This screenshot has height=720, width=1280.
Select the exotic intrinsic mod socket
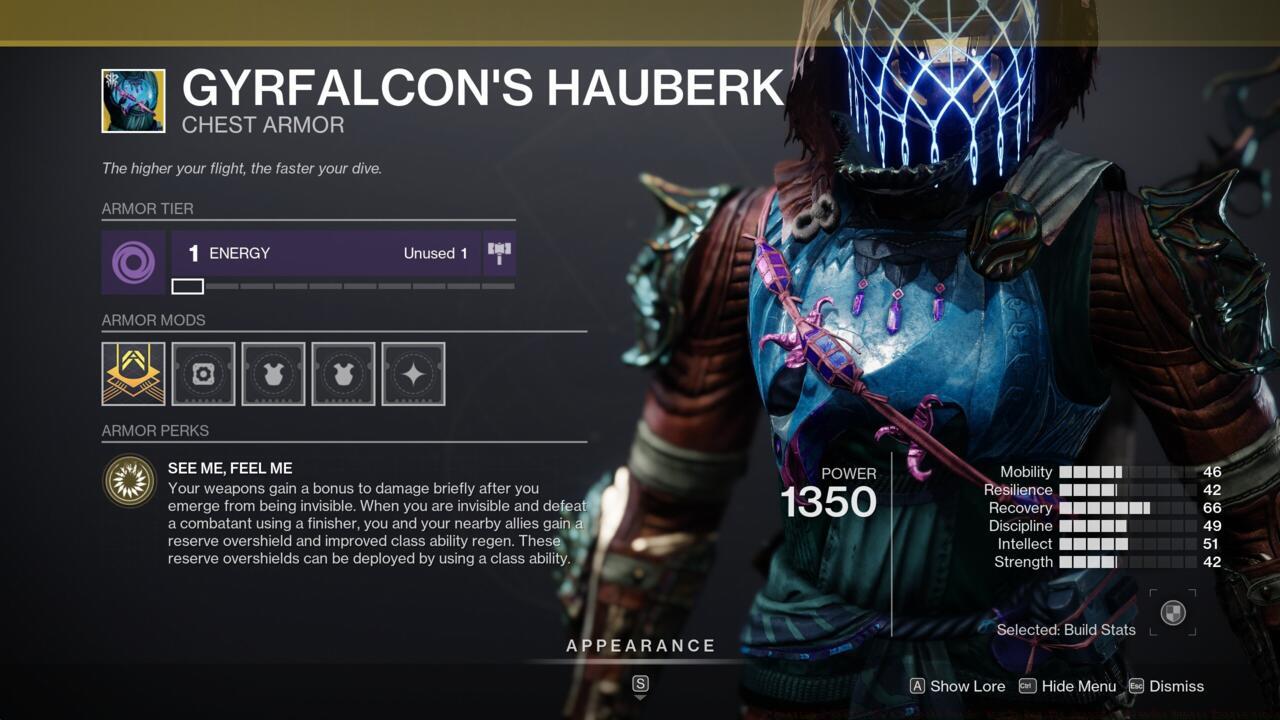click(x=133, y=374)
